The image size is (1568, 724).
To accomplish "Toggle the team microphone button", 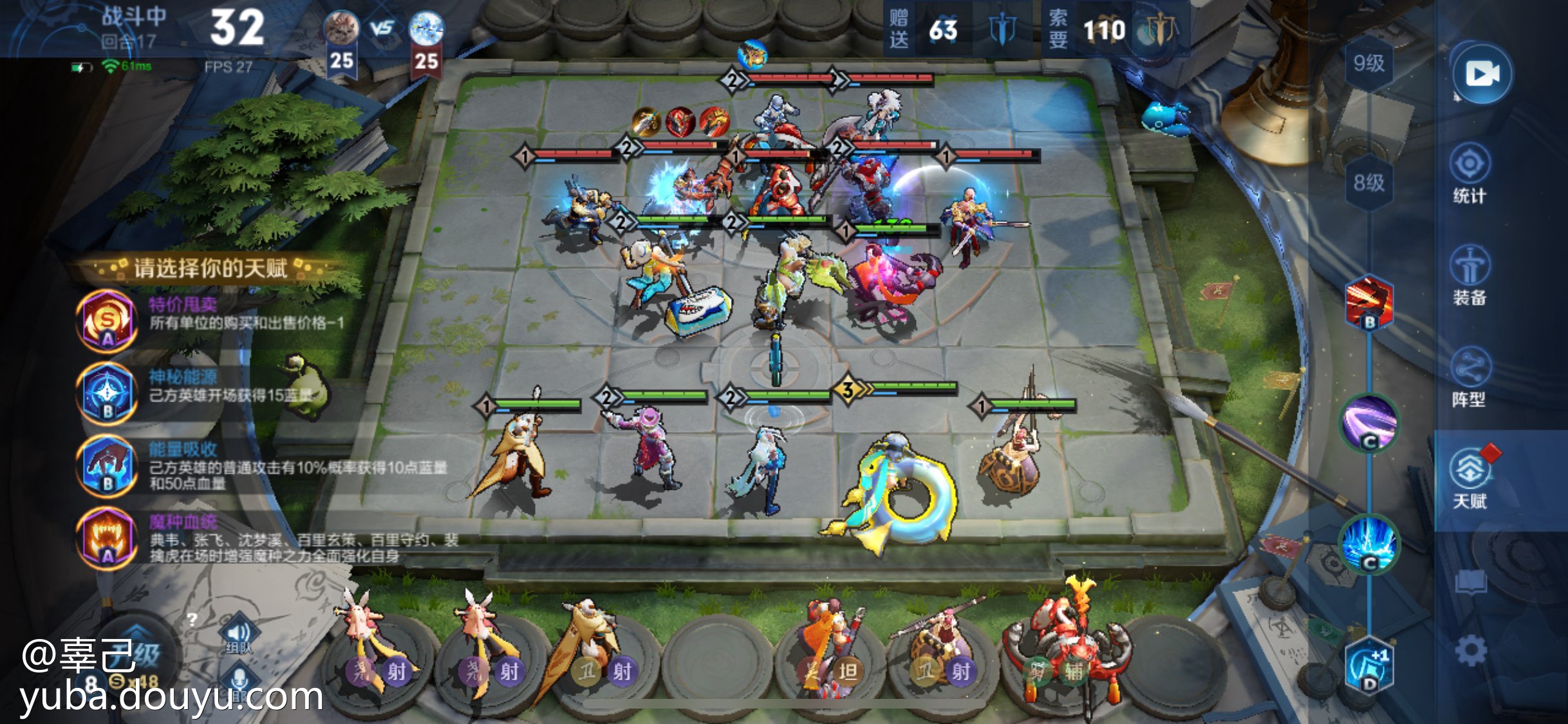I will click(238, 682).
